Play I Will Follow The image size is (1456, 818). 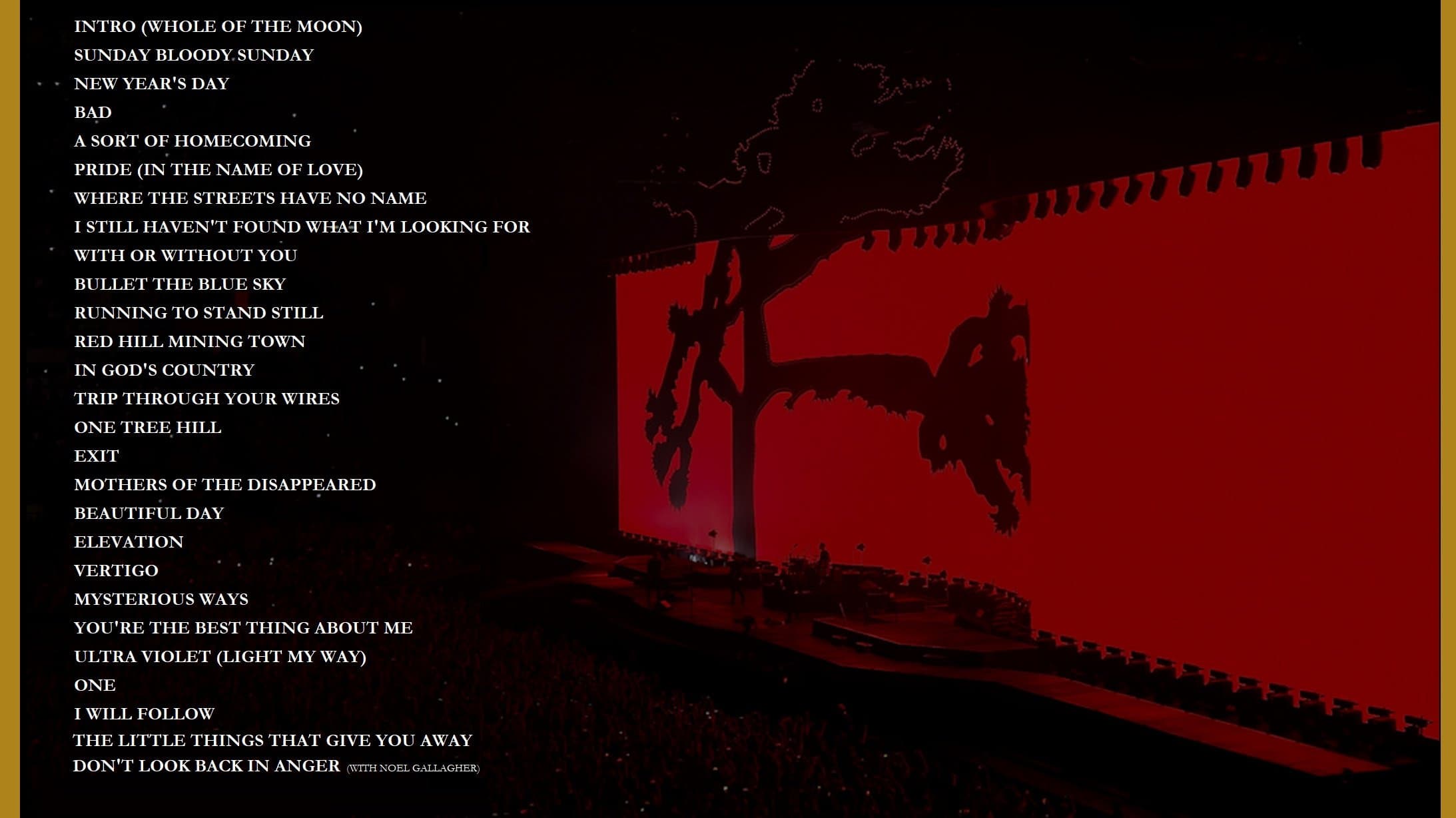(144, 714)
